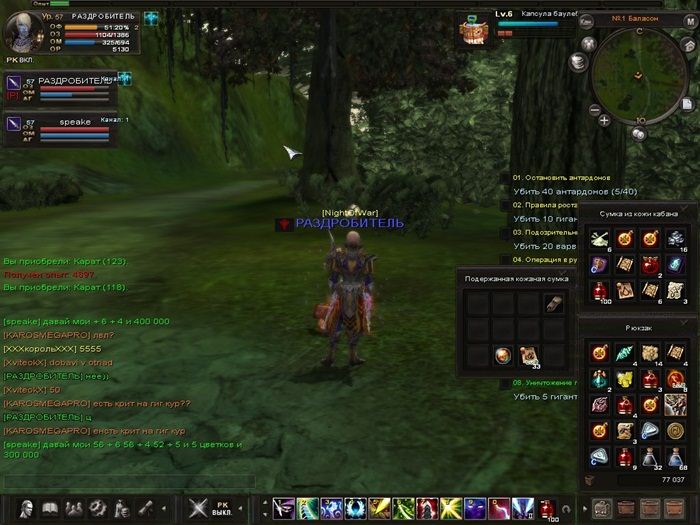Select the pet capsule portrait target frame
Screen dimensions: 700x525
472,30
